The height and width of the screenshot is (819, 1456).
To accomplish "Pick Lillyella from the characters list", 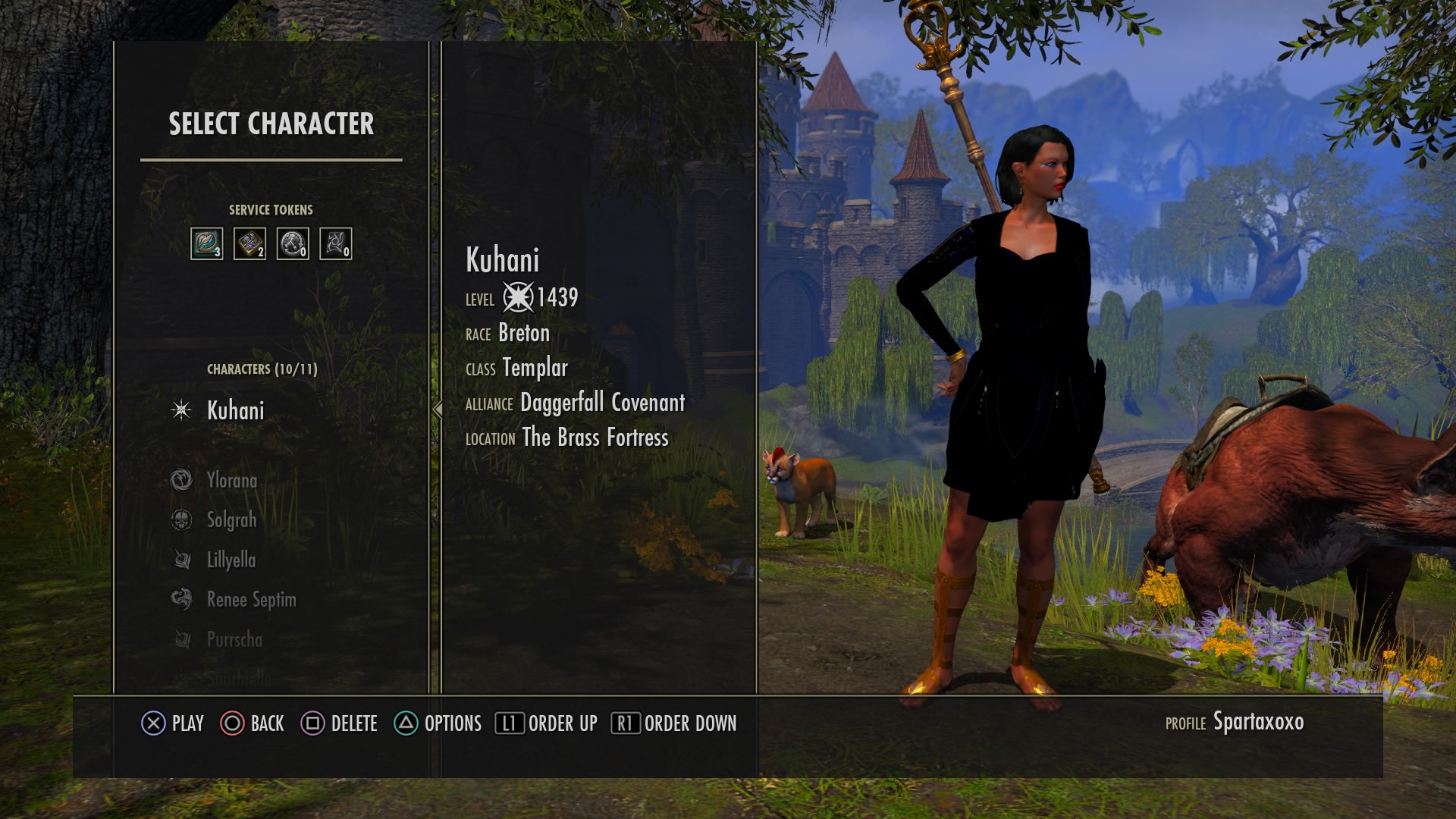I will tap(231, 560).
